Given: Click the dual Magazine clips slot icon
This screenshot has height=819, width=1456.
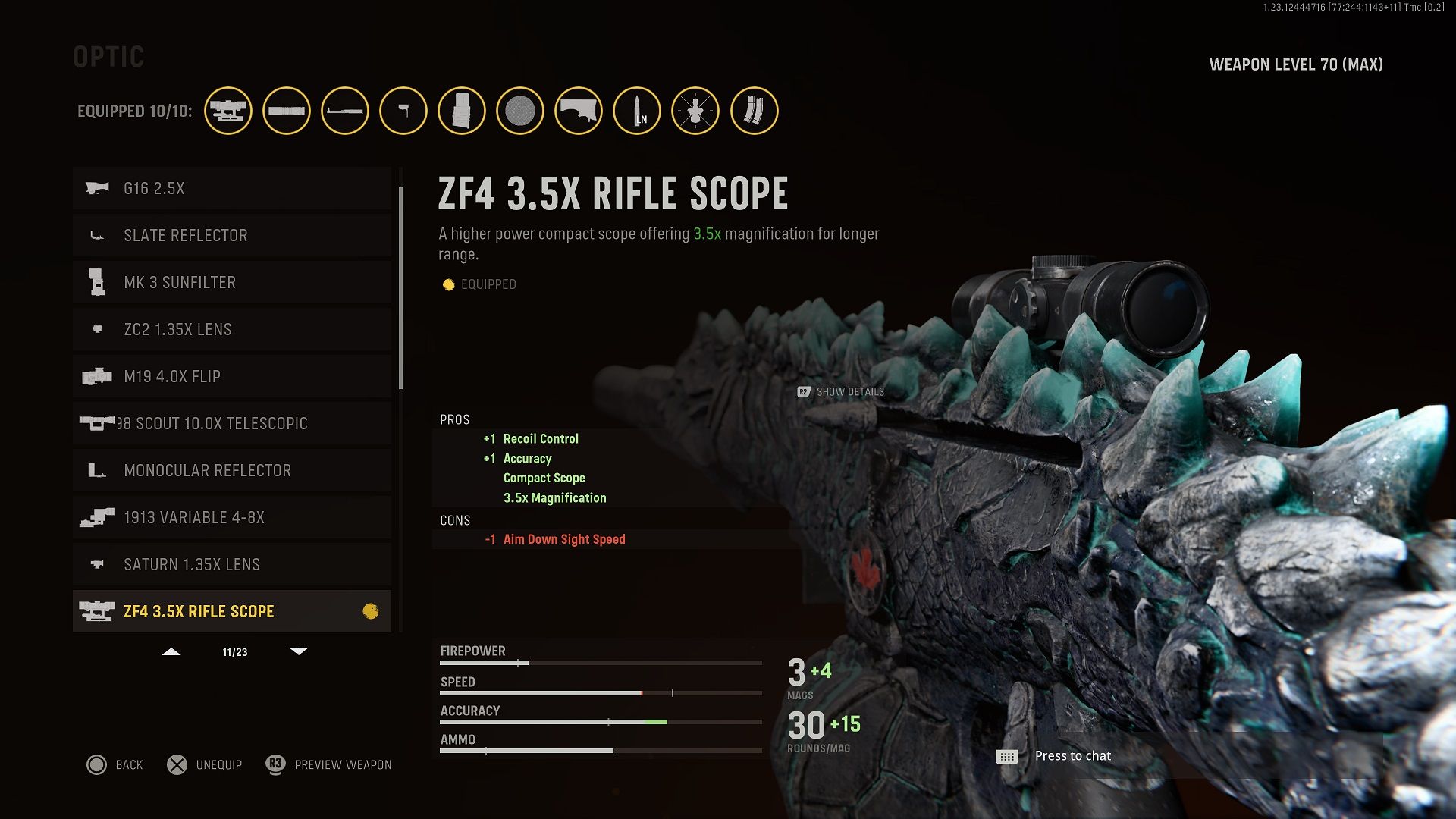Looking at the screenshot, I should (753, 111).
